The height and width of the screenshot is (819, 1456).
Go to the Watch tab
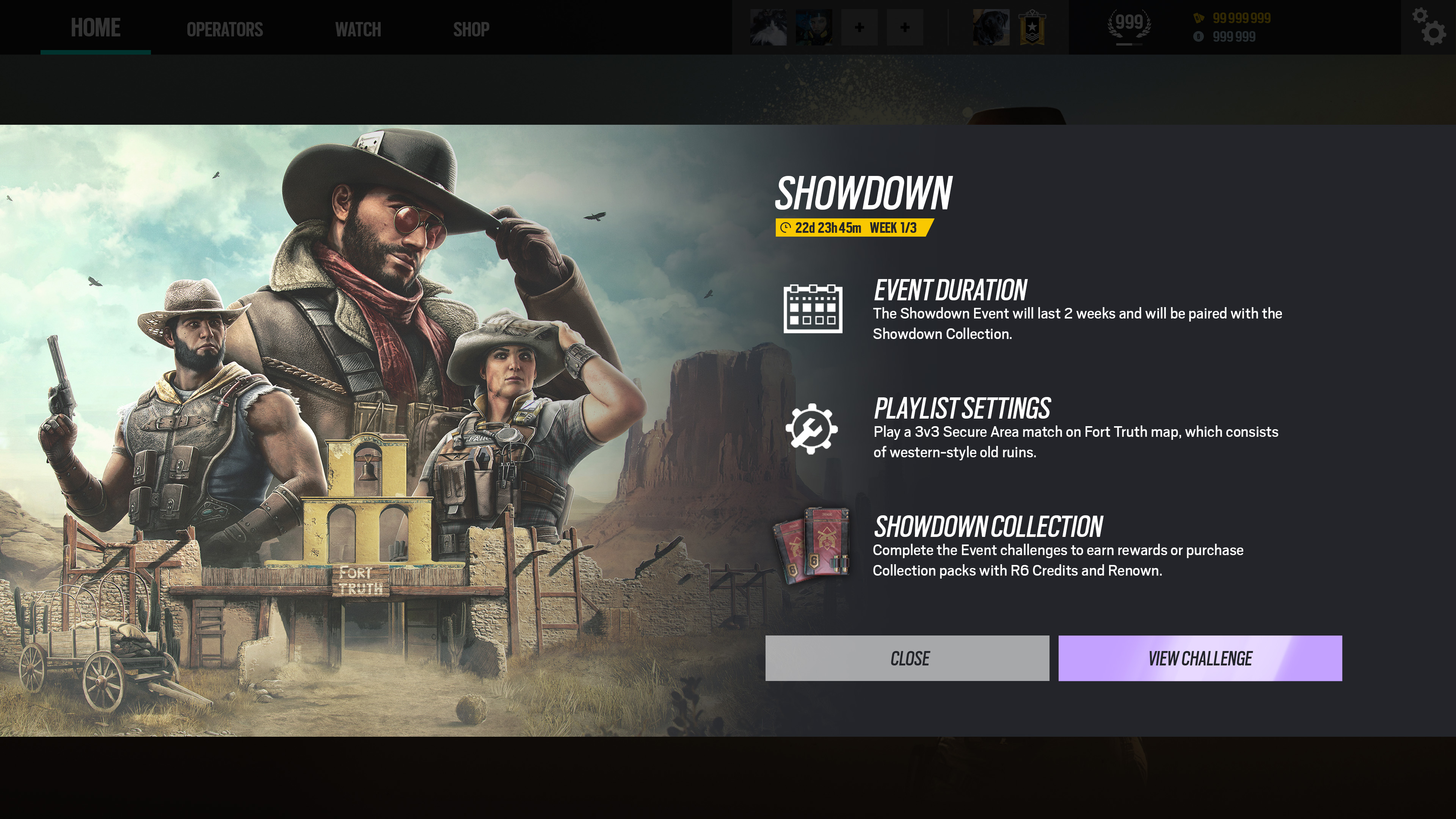click(x=358, y=30)
